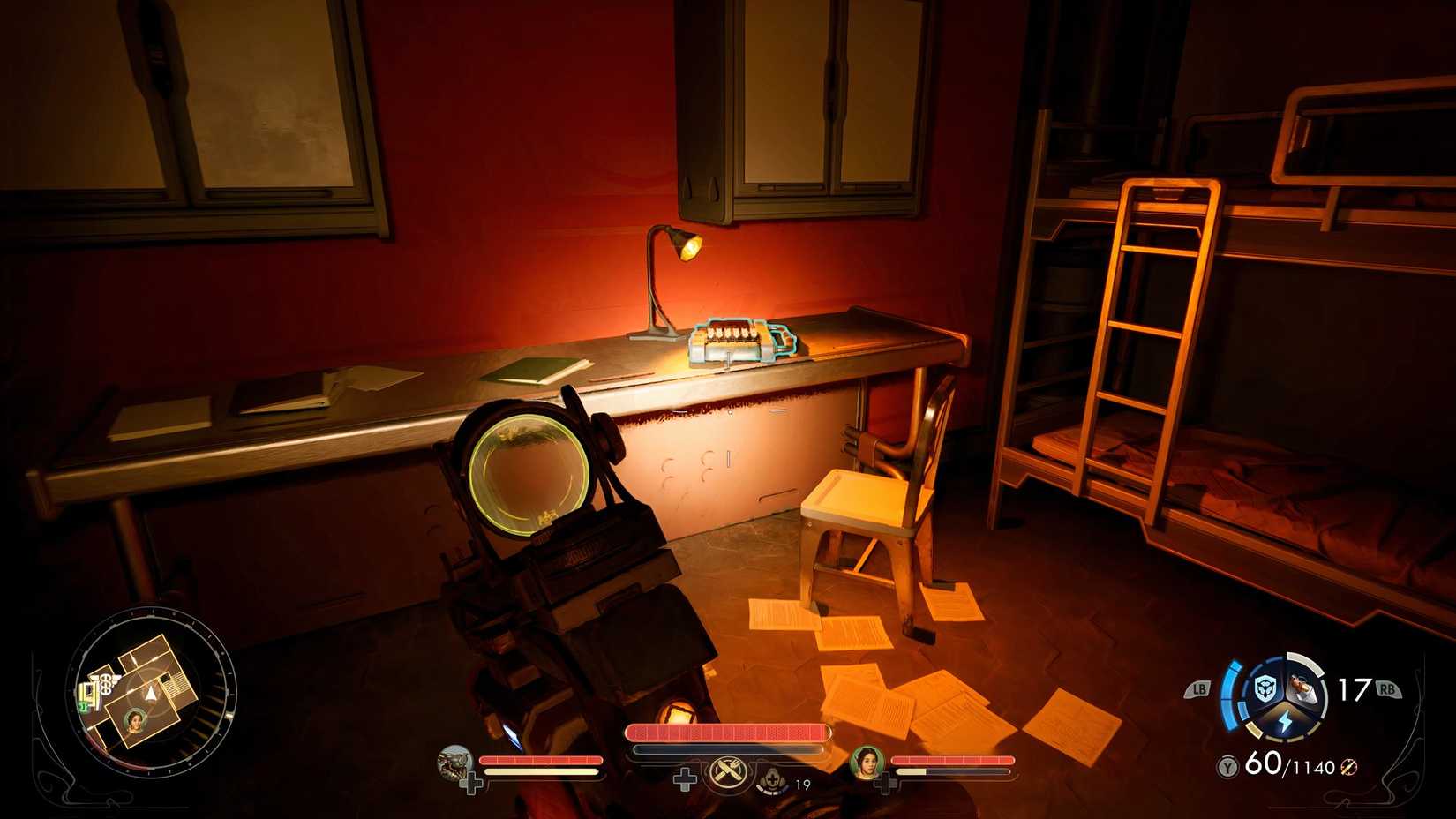
Task: Expand the weapon ammo radial wheel
Action: click(1286, 697)
